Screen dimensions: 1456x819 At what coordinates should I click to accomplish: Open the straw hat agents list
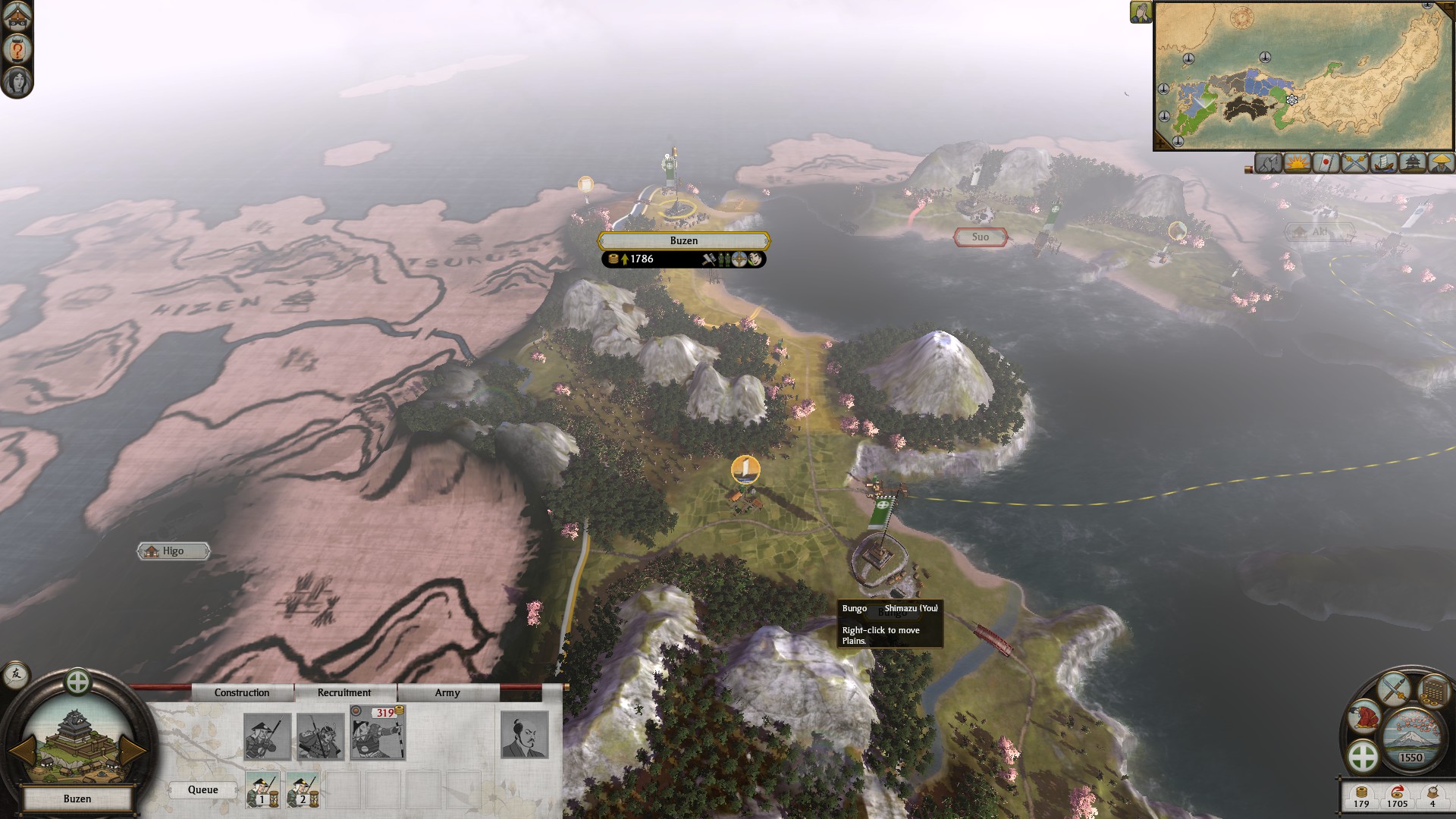point(1440,163)
